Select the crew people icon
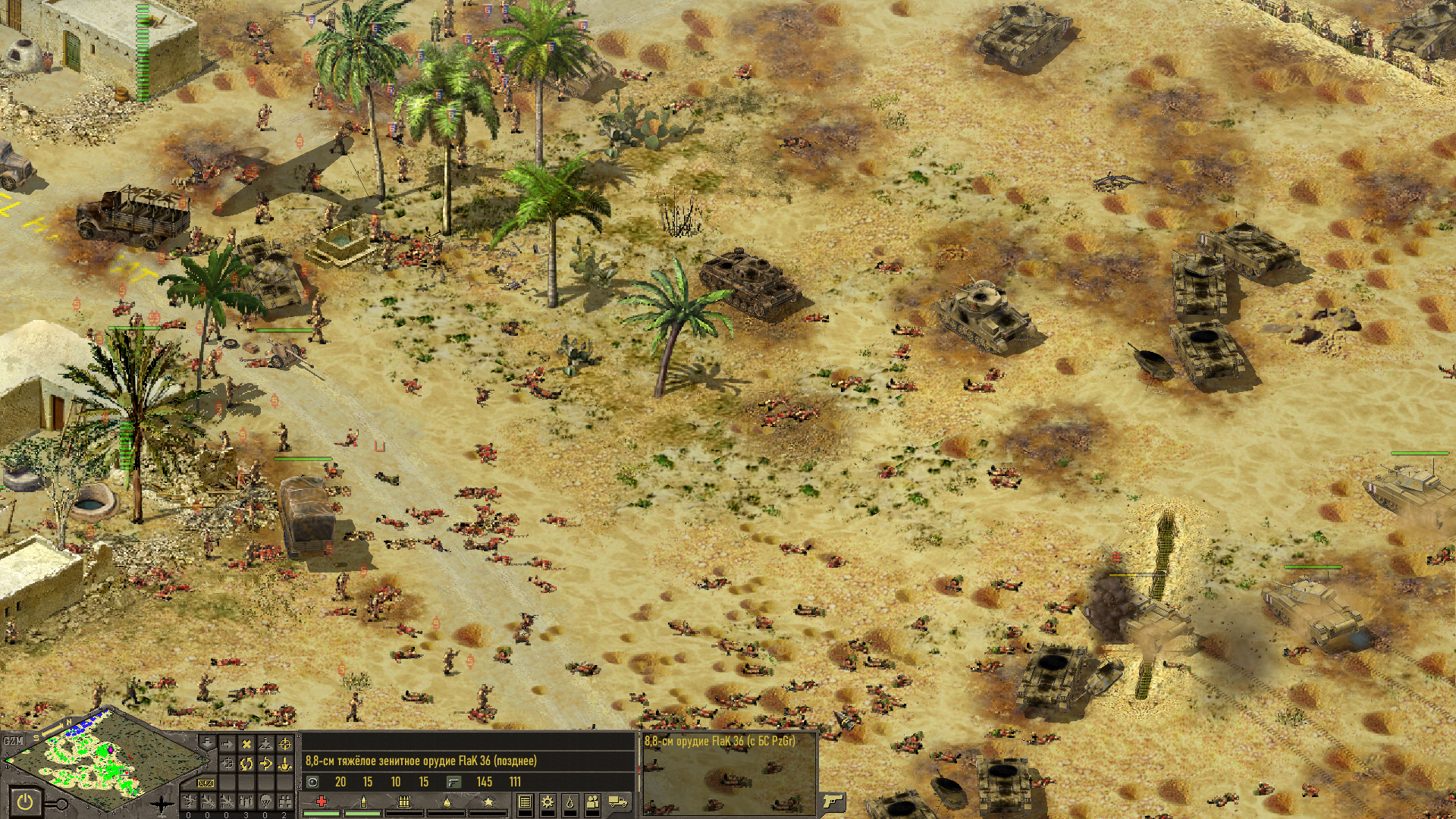Screen dimensions: 1456x819 (592, 802)
